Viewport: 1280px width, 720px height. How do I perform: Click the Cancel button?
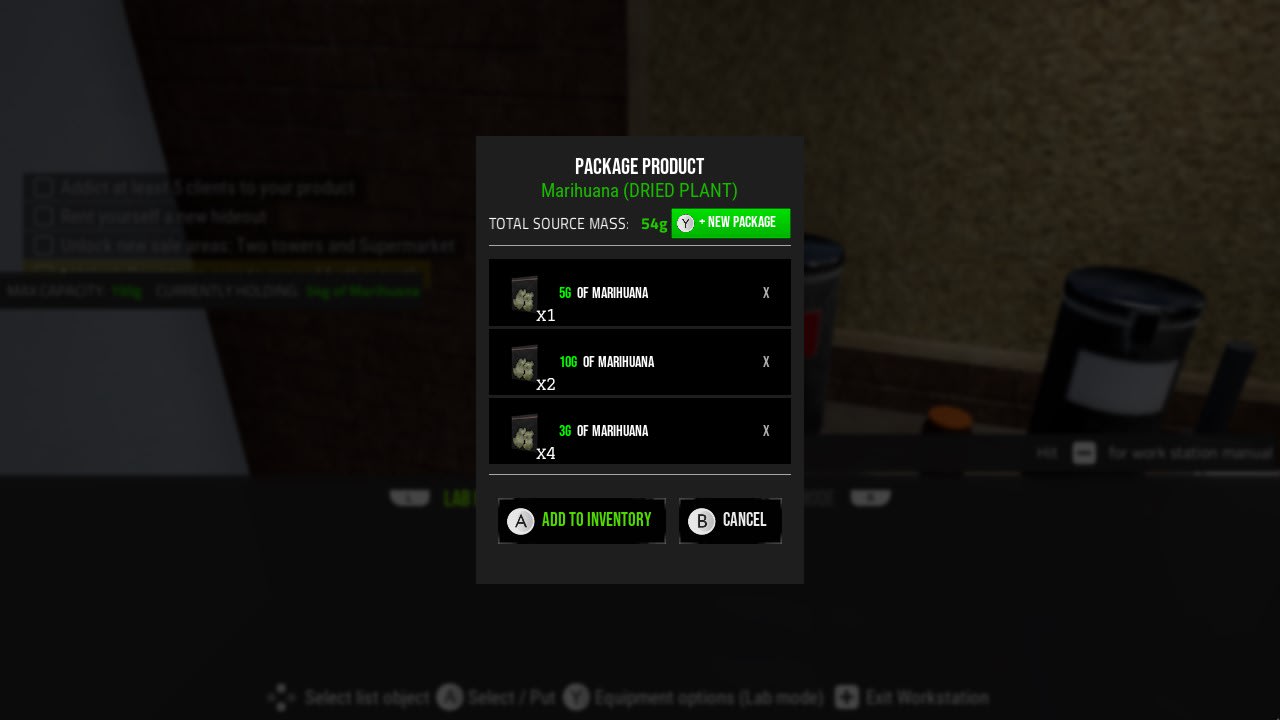pyautogui.click(x=731, y=520)
